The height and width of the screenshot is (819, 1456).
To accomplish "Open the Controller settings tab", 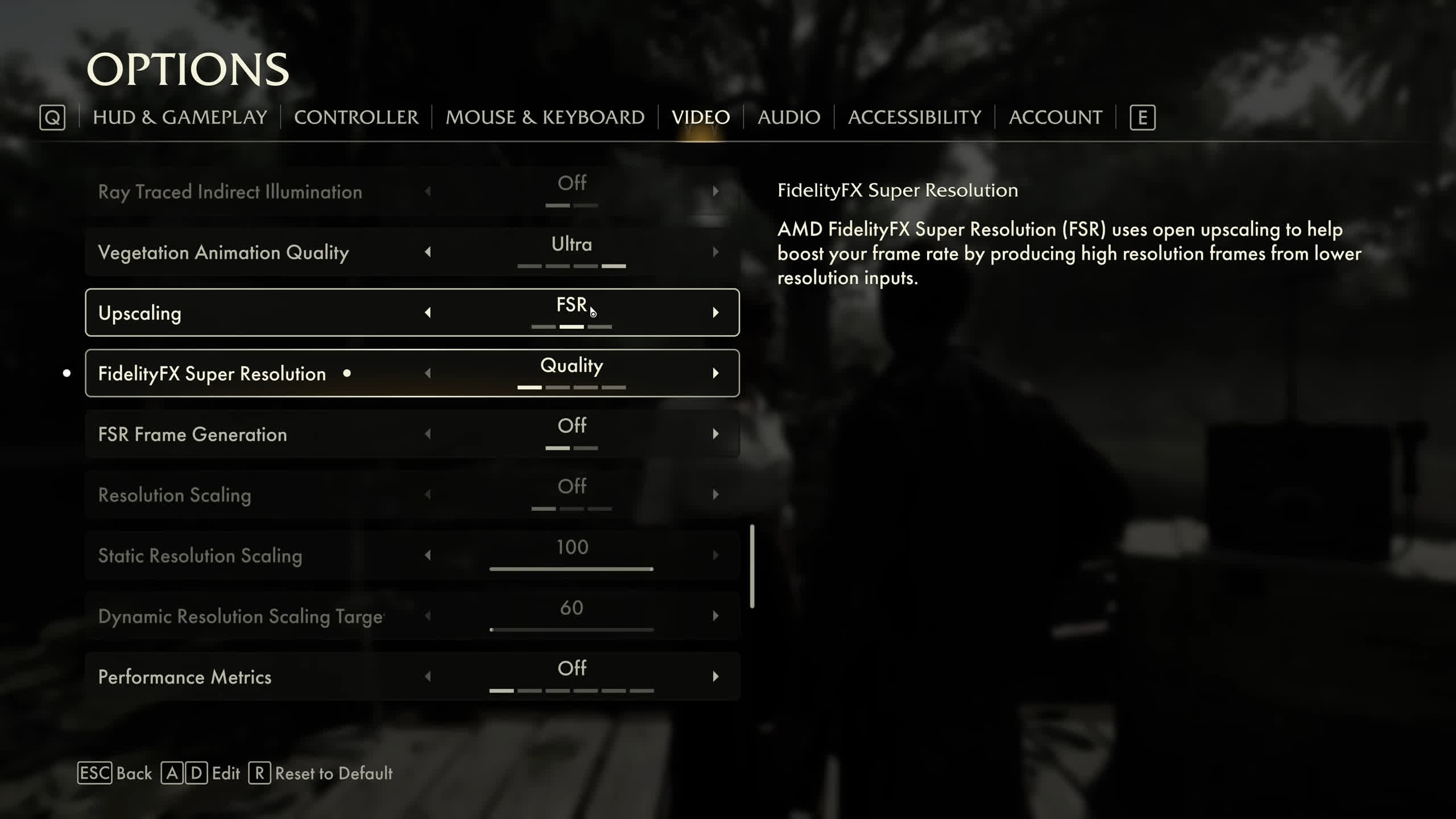I will [x=356, y=117].
